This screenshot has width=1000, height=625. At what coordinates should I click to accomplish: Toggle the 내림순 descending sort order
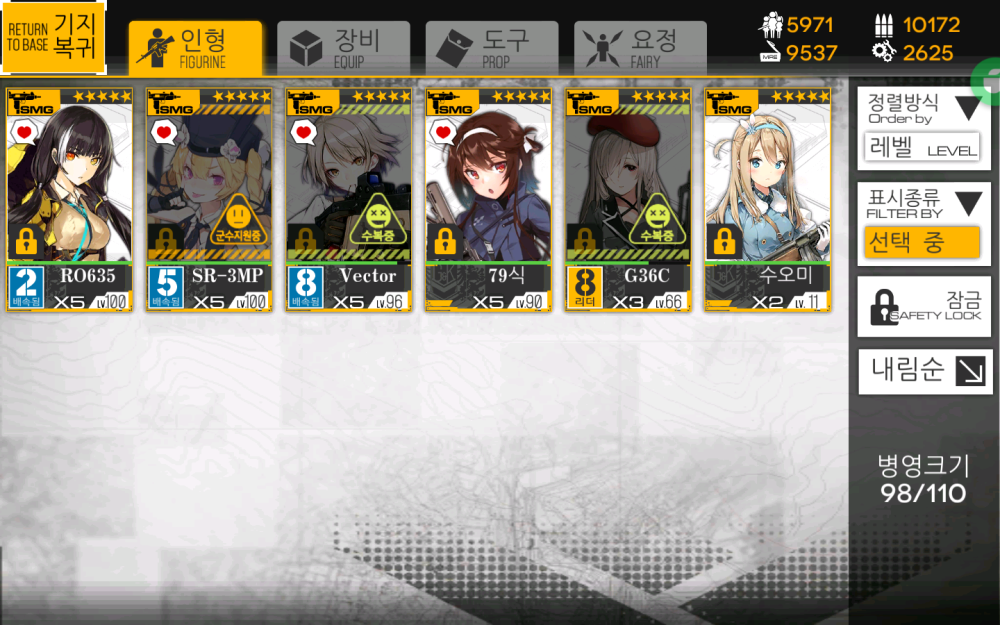pos(924,371)
